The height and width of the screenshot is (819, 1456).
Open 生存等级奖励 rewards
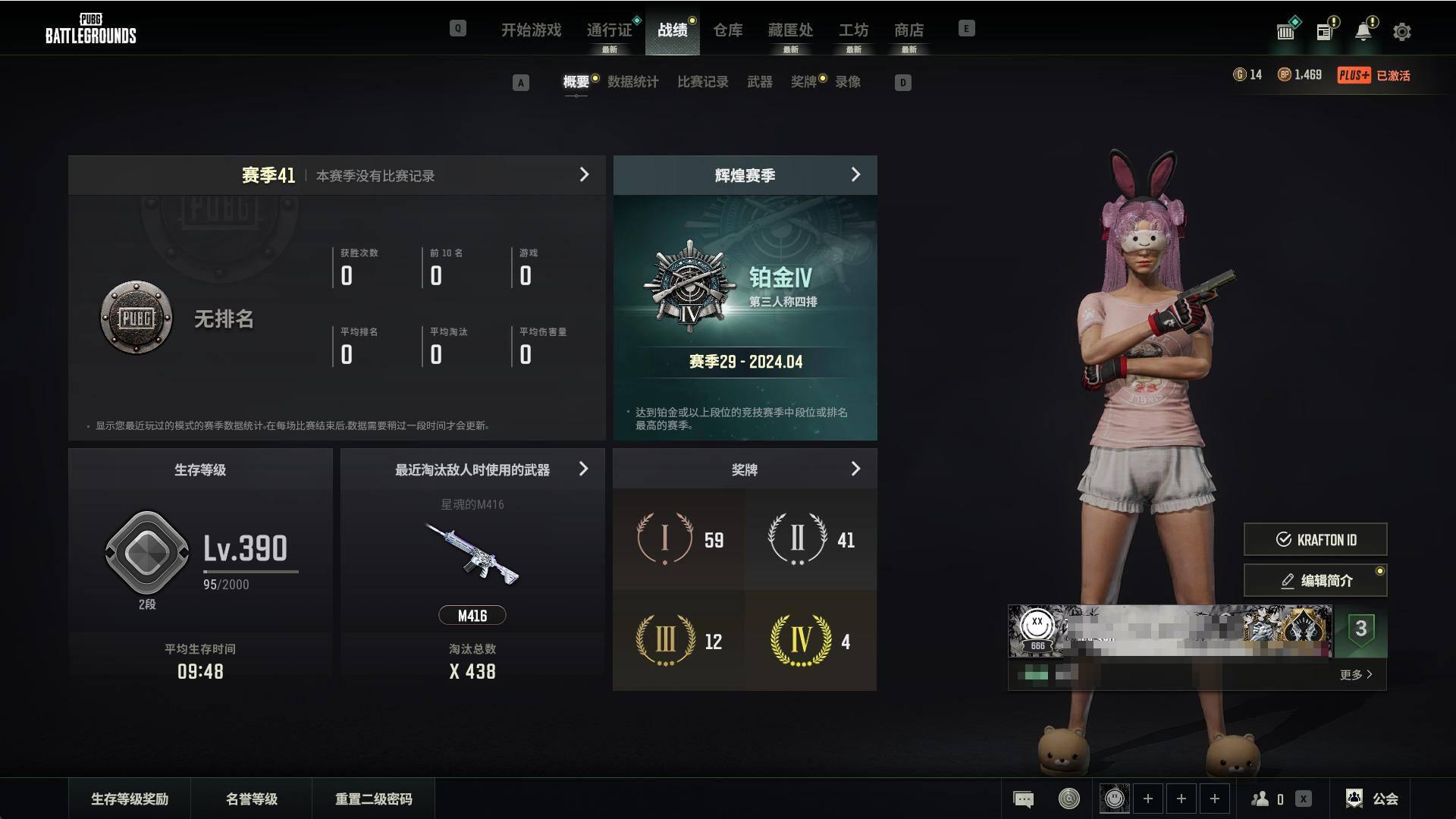pyautogui.click(x=130, y=799)
